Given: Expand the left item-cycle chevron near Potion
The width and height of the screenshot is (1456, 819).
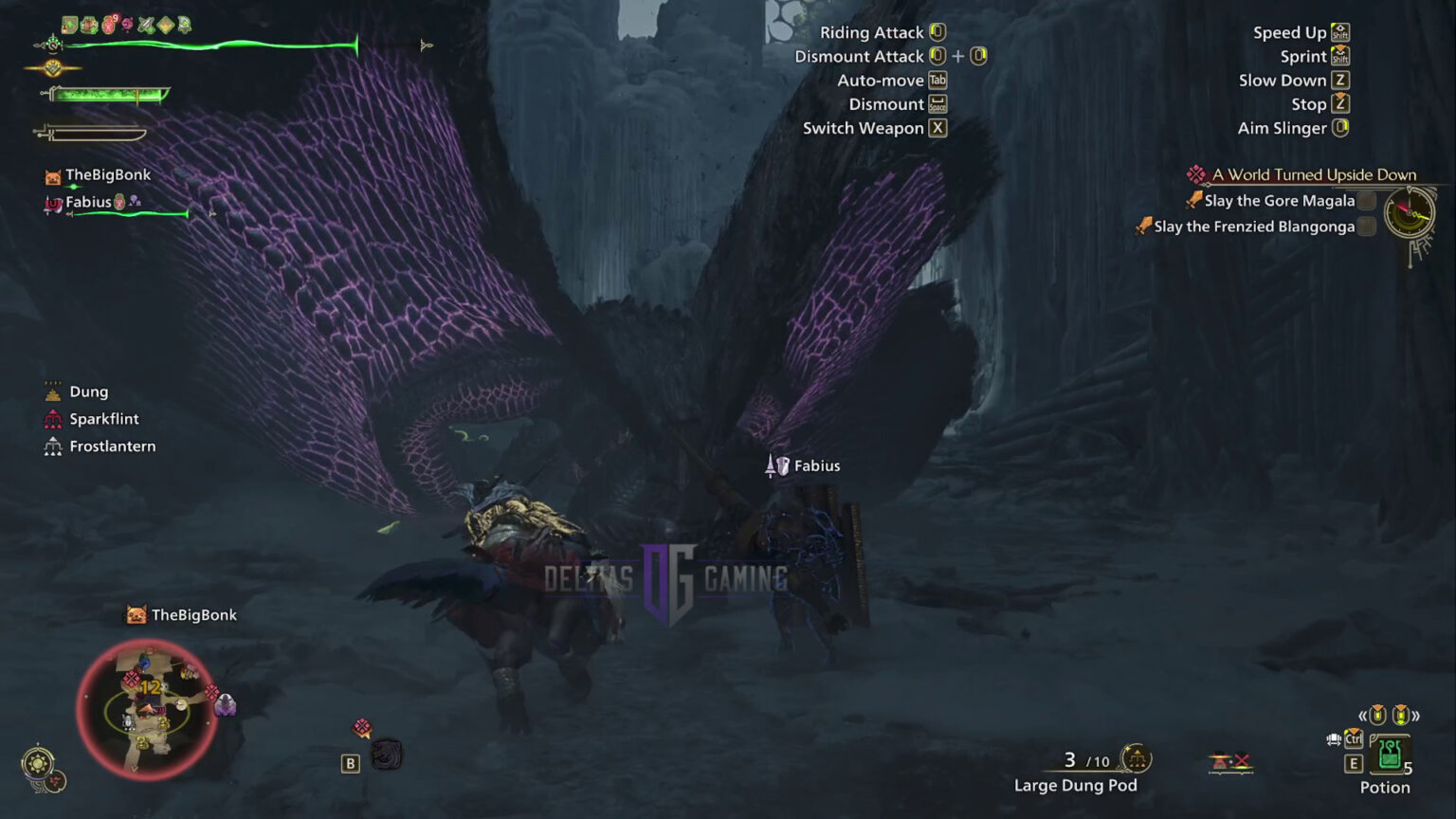Looking at the screenshot, I should [1362, 716].
